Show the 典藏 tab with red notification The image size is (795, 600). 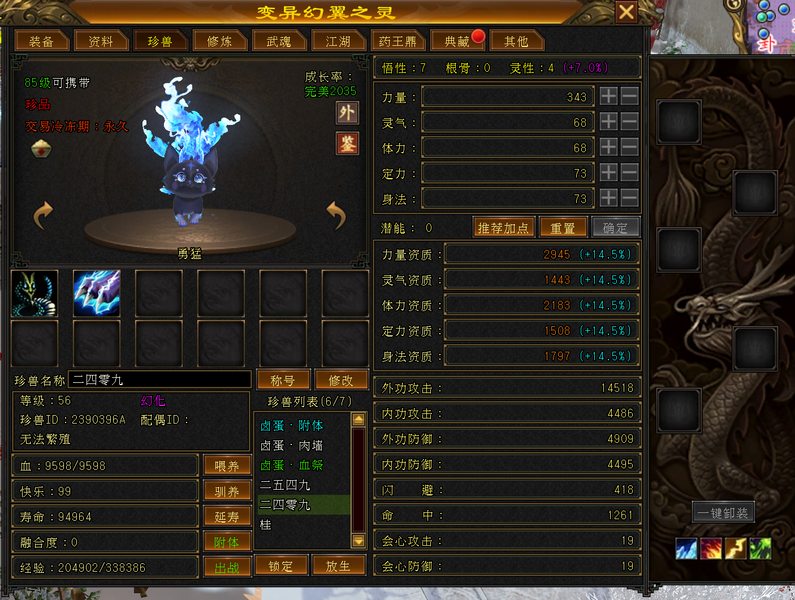(x=458, y=41)
